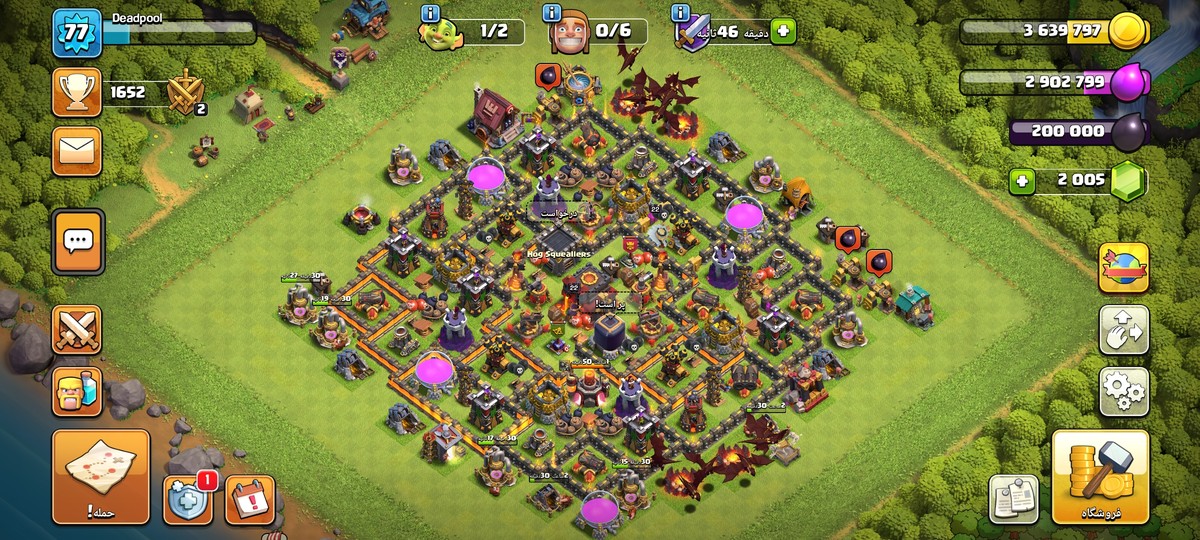Viewport: 1200px width, 540px height.
Task: Open the clipboard notes button
Action: click(1013, 498)
